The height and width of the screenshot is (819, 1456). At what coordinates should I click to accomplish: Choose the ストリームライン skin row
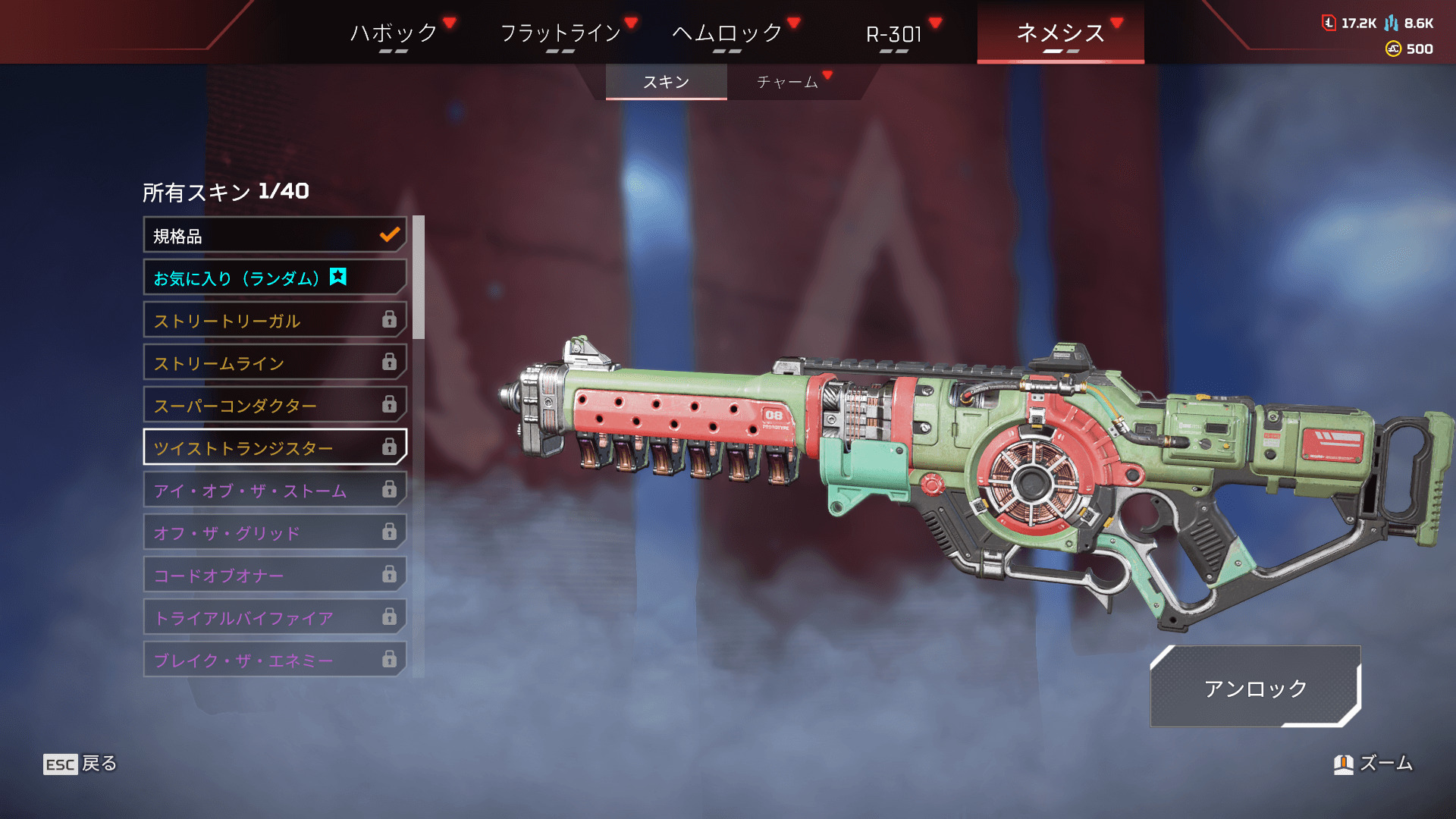click(x=275, y=363)
